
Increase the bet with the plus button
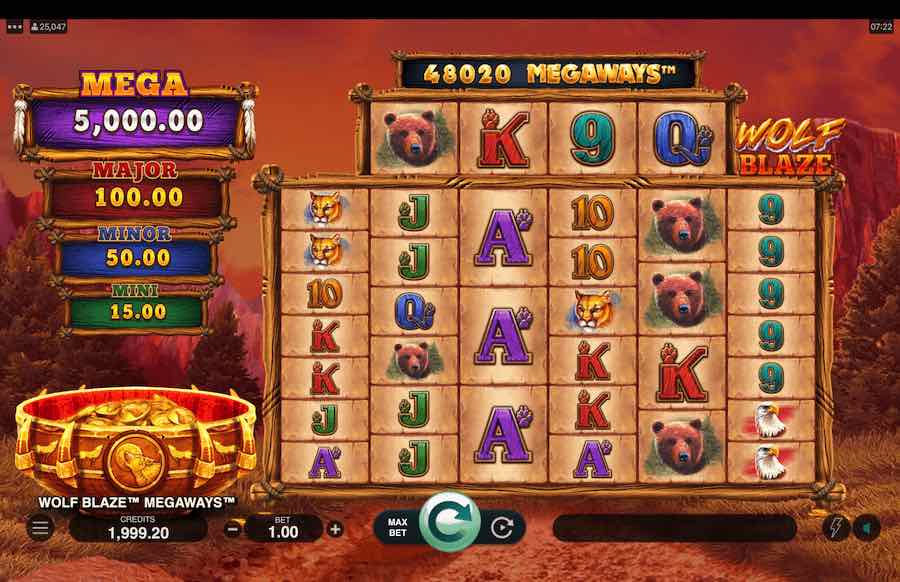pyautogui.click(x=335, y=529)
